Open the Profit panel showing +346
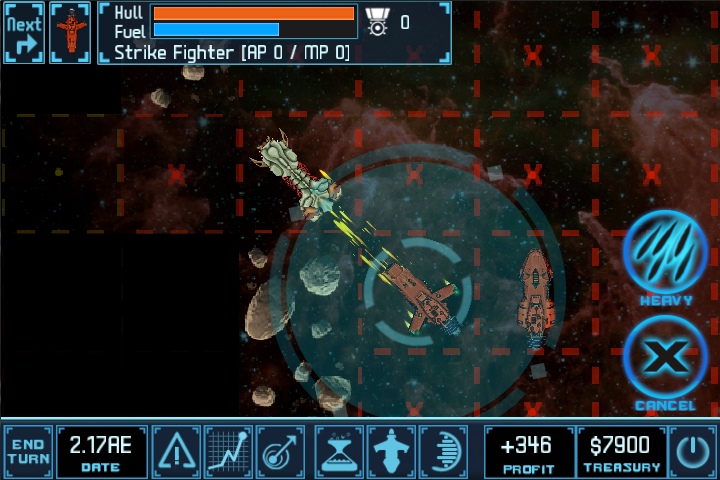This screenshot has height=480, width=720. click(529, 451)
